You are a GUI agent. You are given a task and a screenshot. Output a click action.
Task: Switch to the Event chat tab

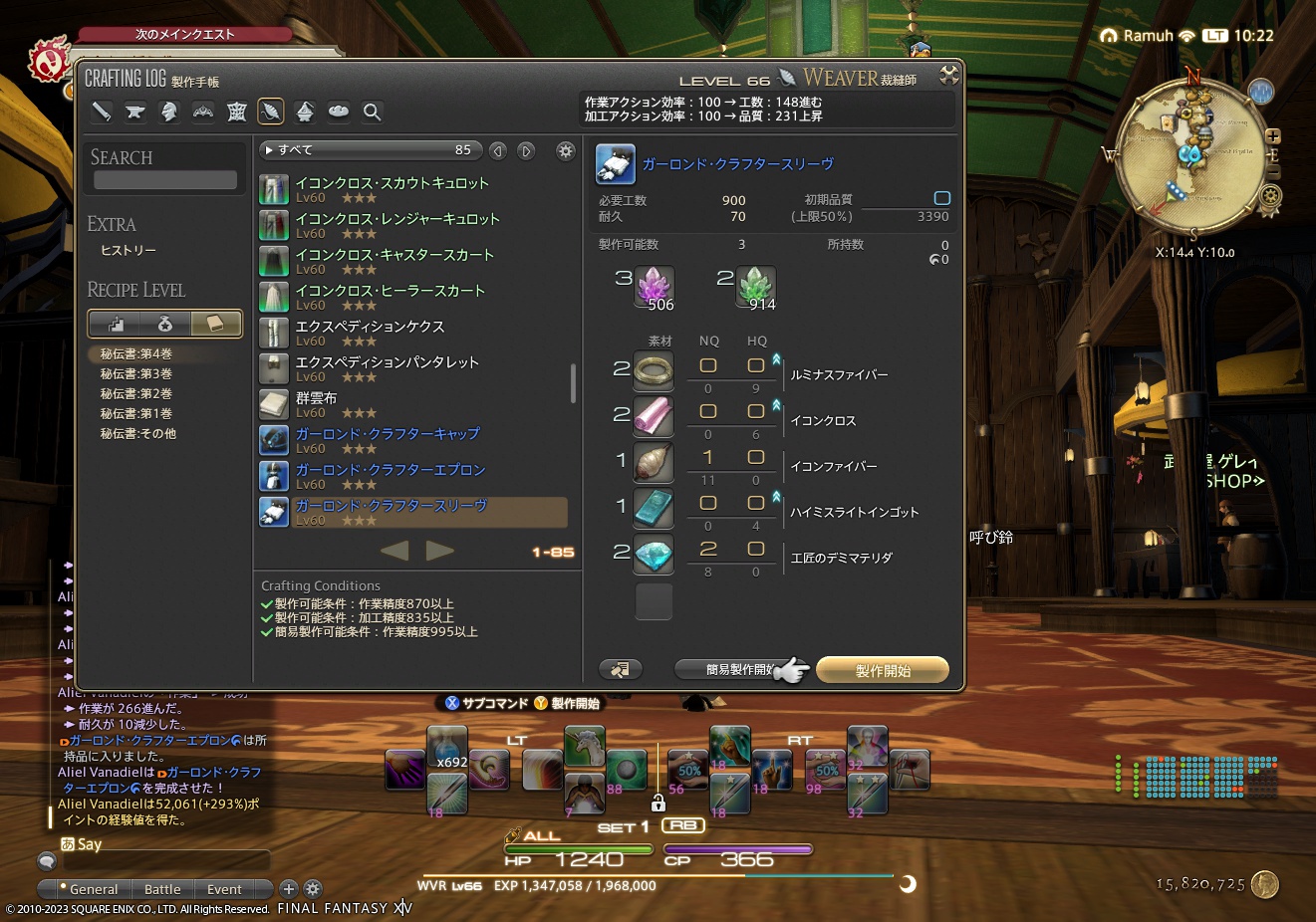click(223, 889)
